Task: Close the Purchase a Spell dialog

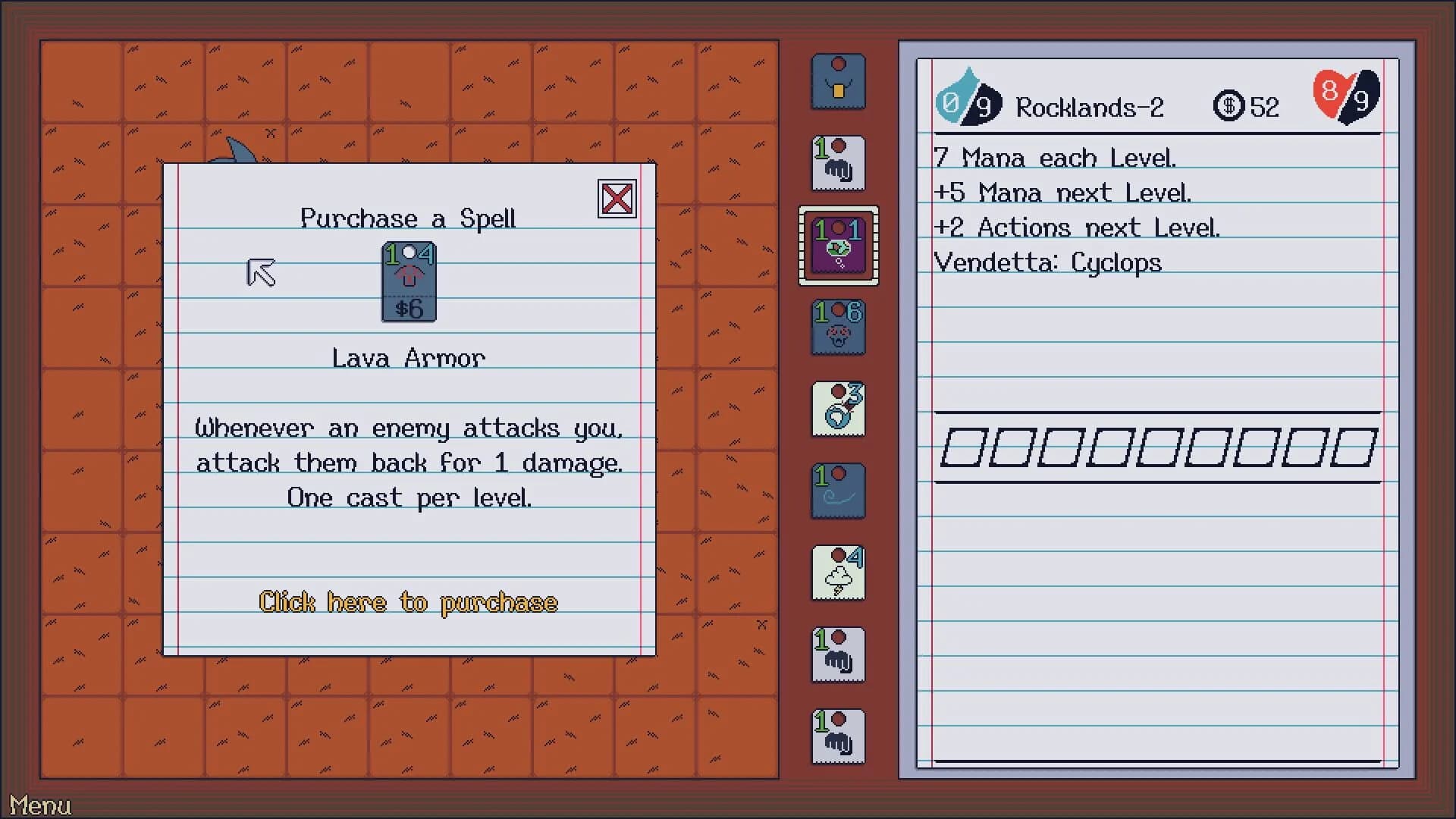Action: [616, 199]
